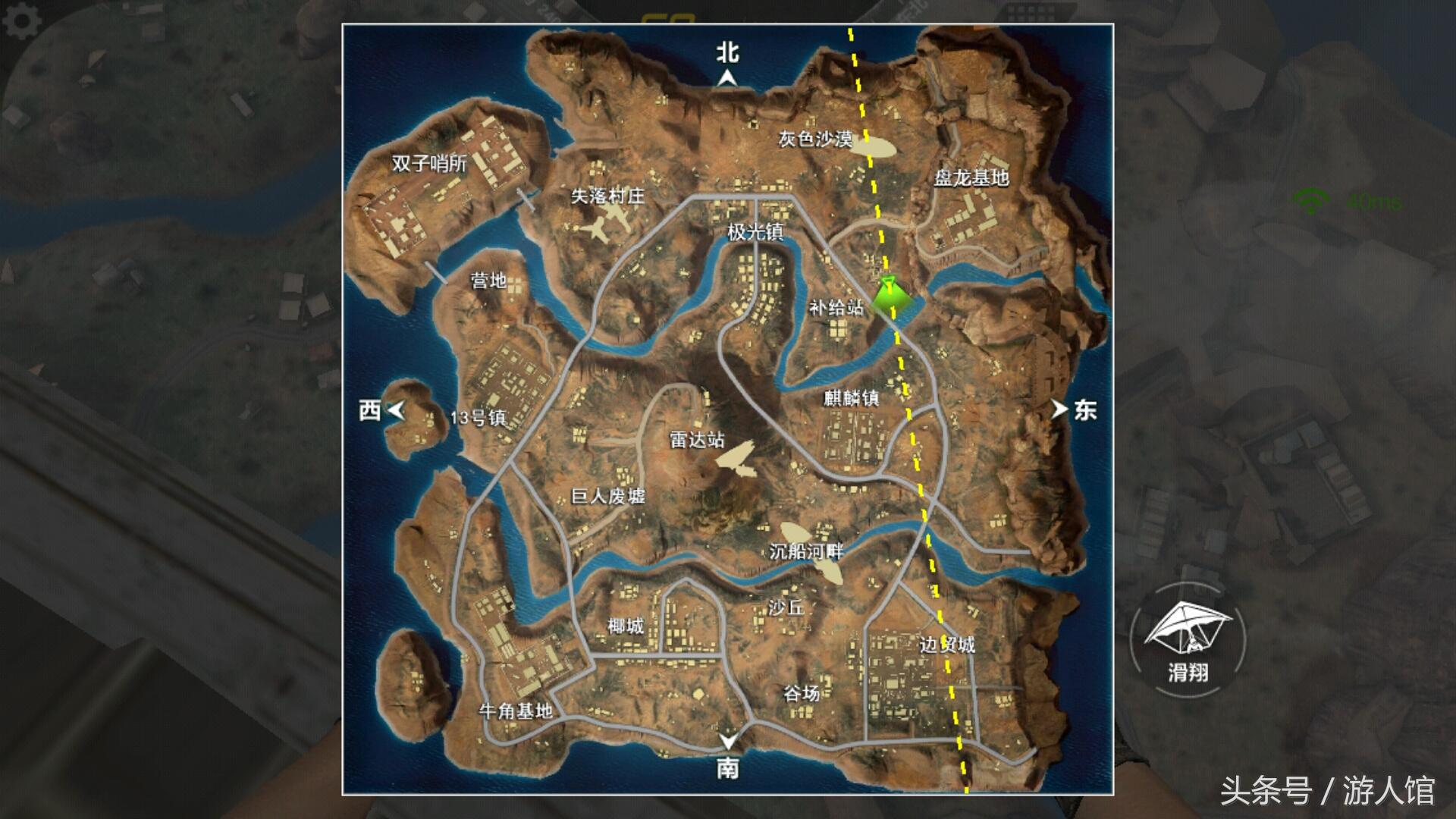
Task: Mark 补给站 on the map
Action: pos(836,307)
